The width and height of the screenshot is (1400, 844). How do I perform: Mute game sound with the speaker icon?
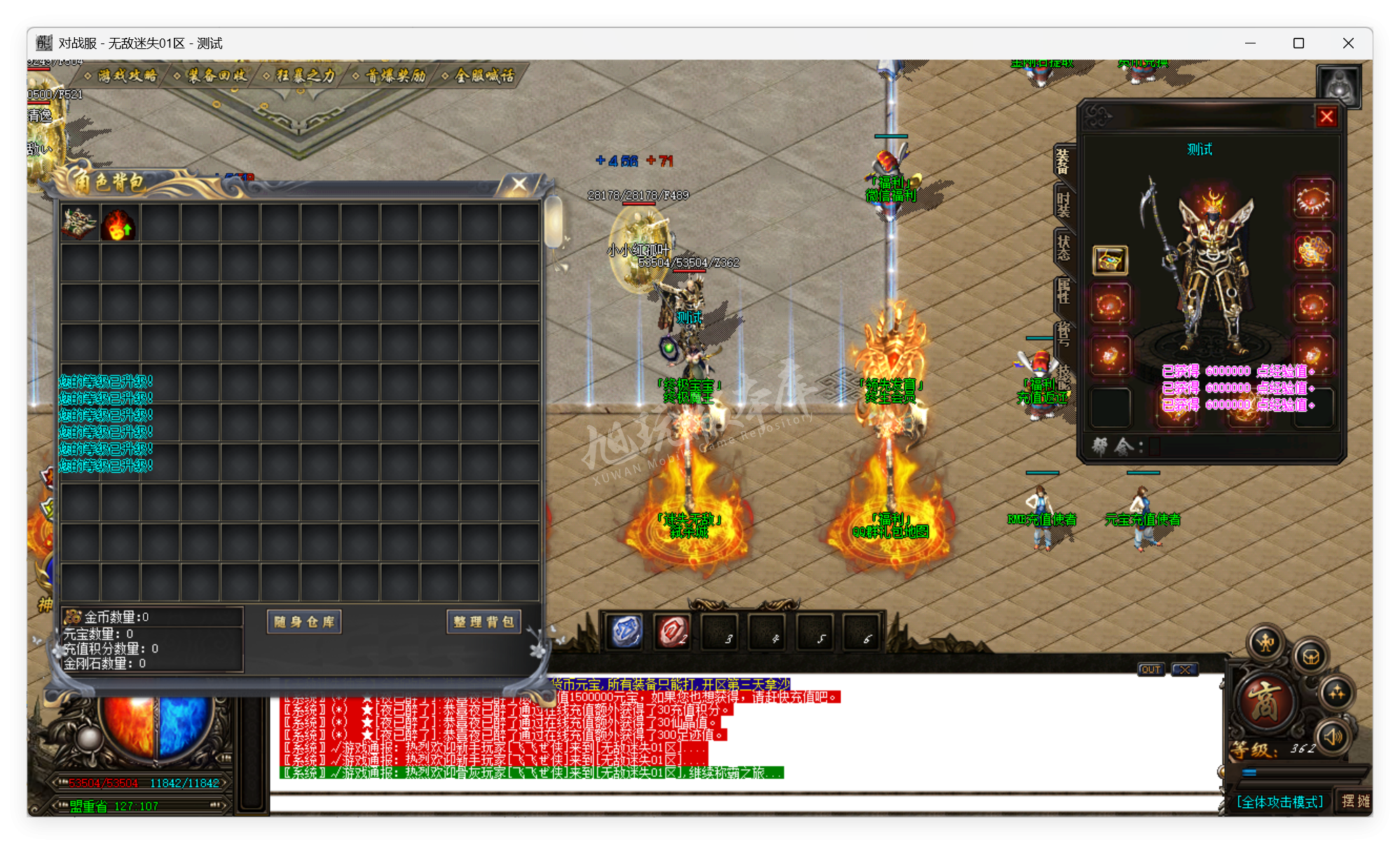click(1333, 737)
